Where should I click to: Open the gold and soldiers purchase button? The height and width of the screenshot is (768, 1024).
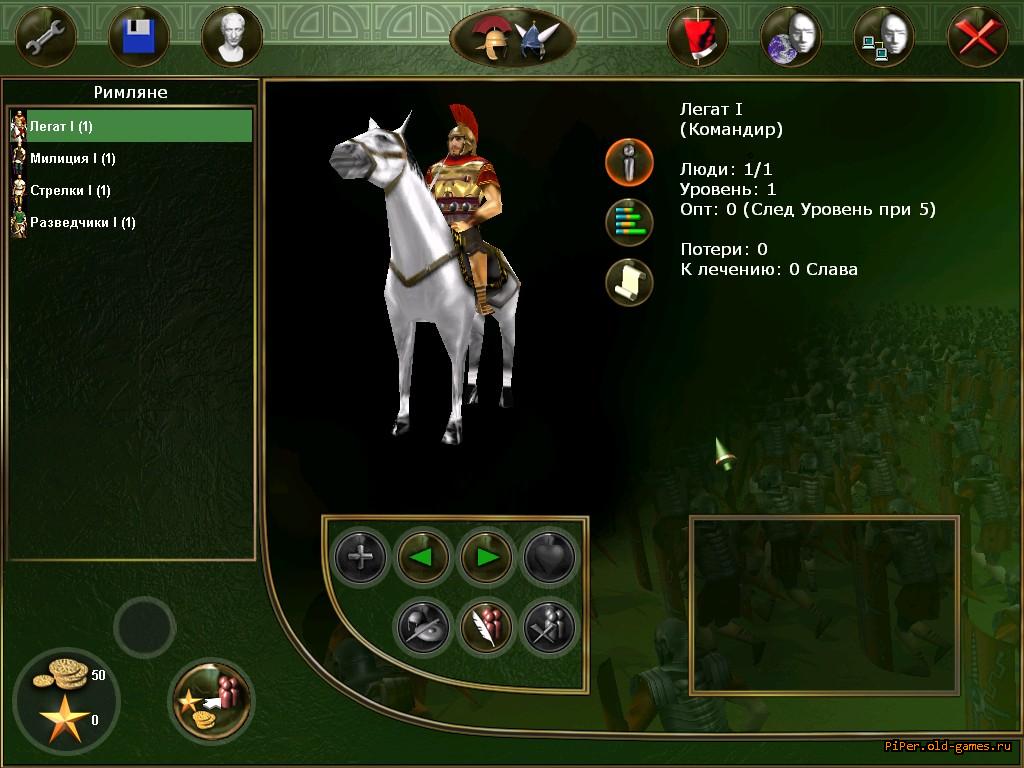click(211, 699)
